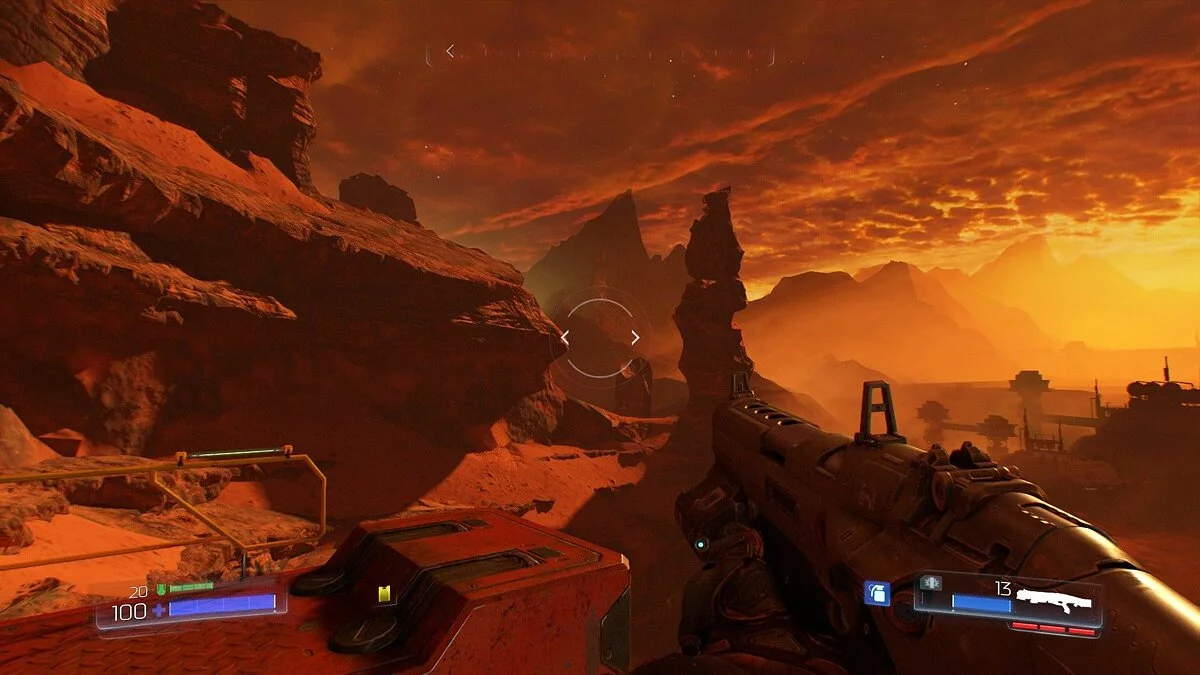Click the compass strip's left arrow marker
The image size is (1200, 675).
tap(450, 51)
